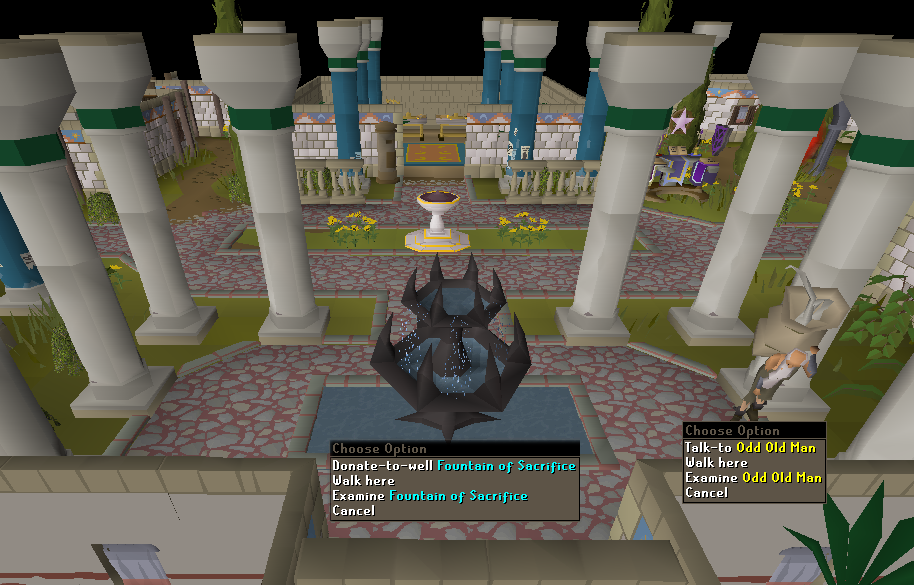Choose Donate-to-well Fountain of Sacrifice option

(454, 466)
